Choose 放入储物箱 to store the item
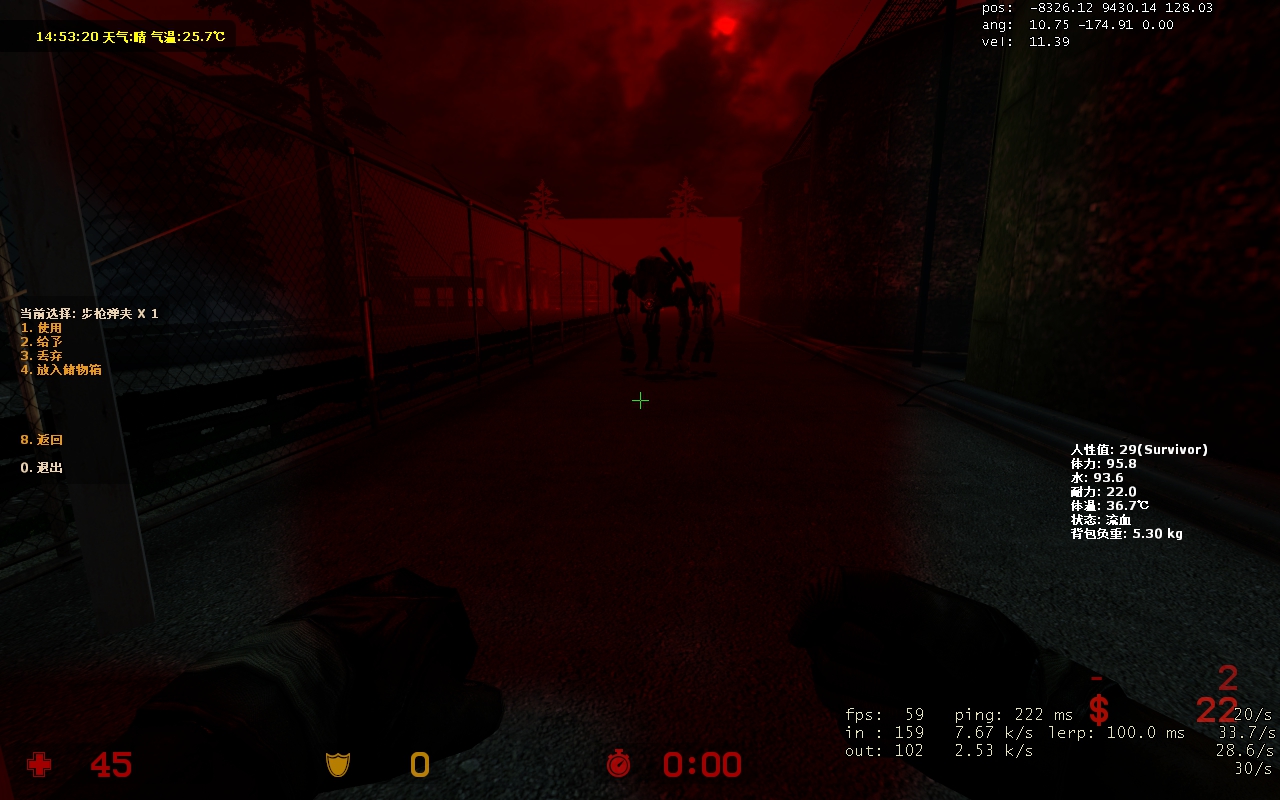The width and height of the screenshot is (1280, 800). tap(61, 370)
